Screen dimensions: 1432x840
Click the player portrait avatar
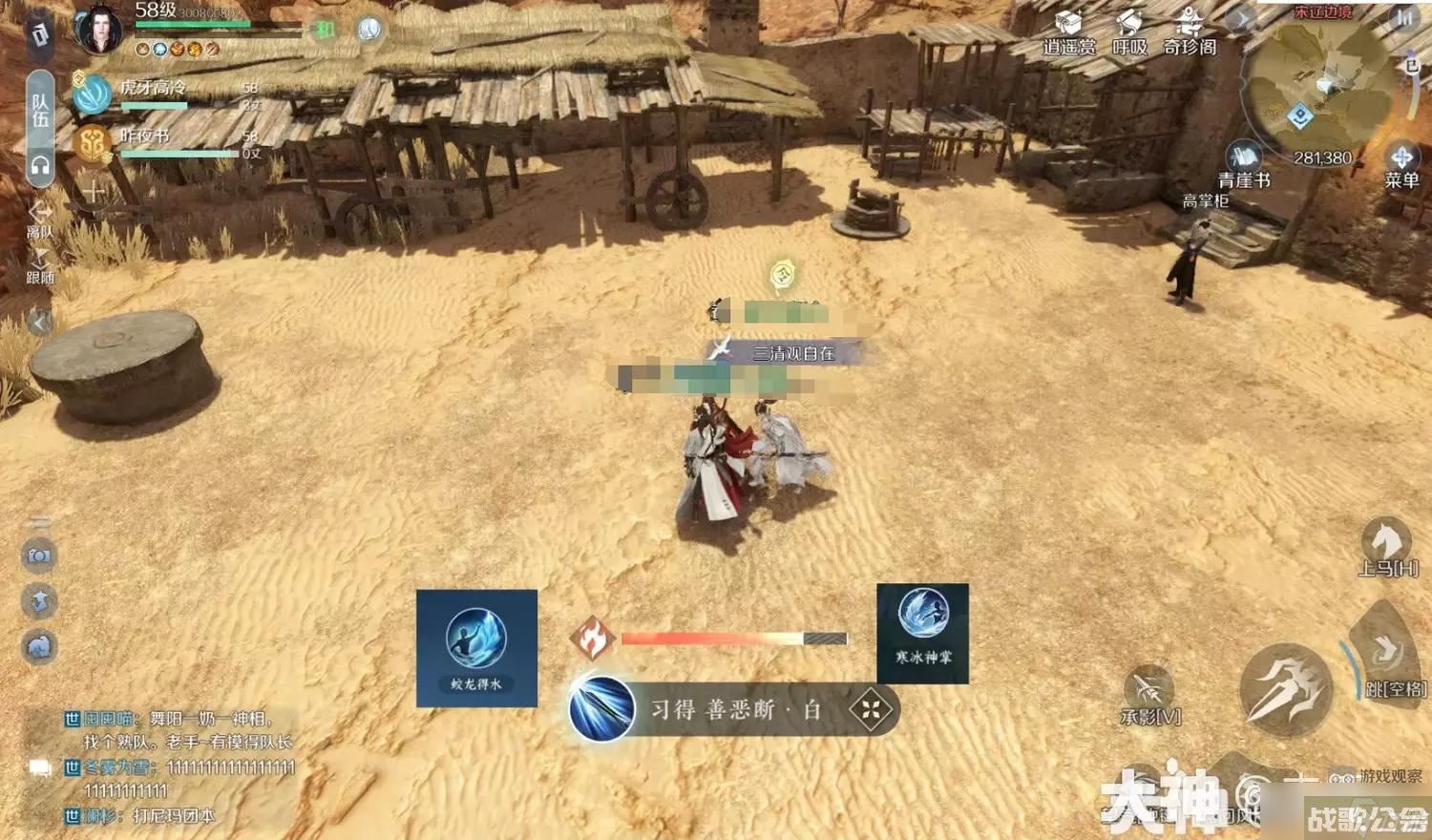(99, 29)
